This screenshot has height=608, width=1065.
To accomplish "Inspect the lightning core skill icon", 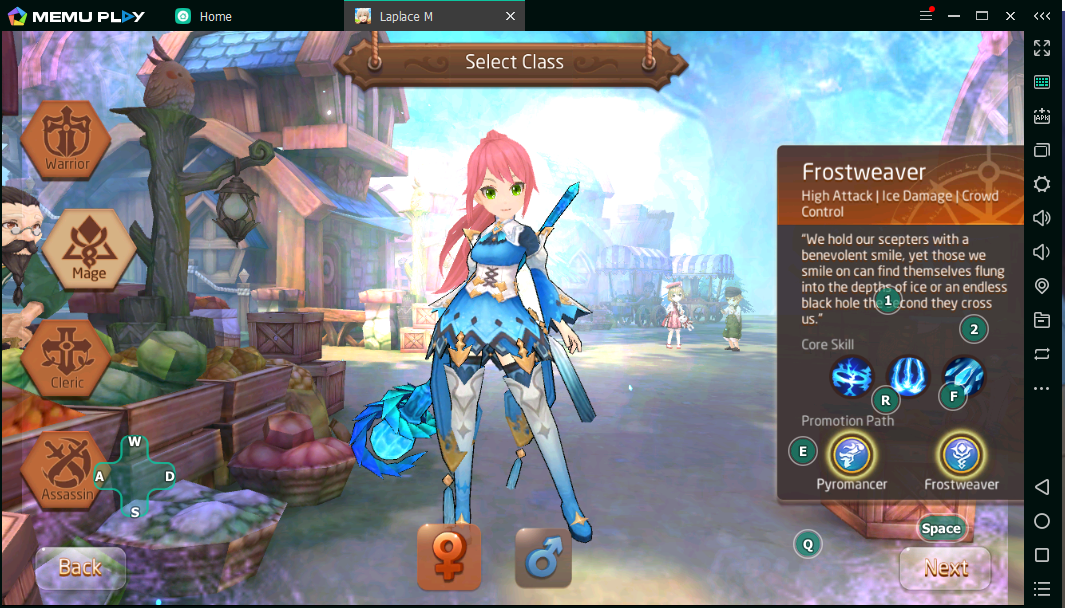I will pyautogui.click(x=852, y=377).
